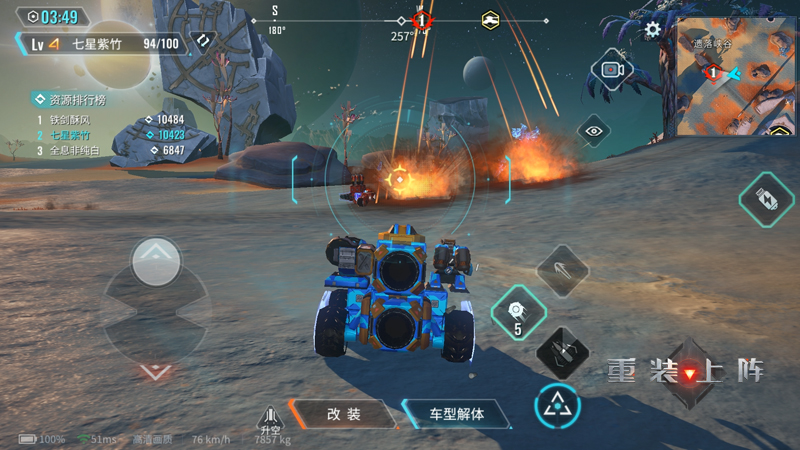Fire the missile weapon diamond button
This screenshot has height=450, width=800.
(x=561, y=268)
